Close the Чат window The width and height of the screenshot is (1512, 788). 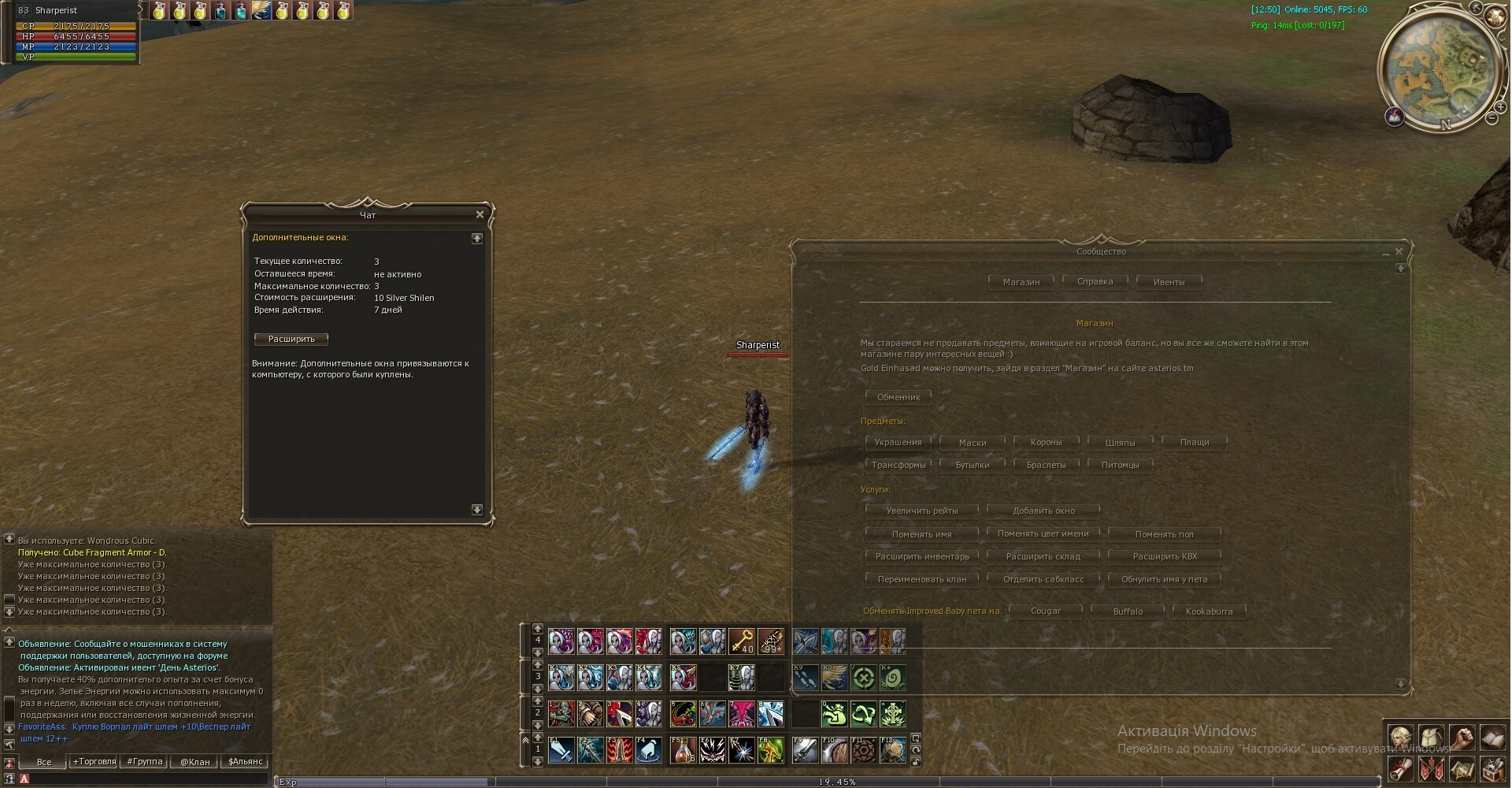(480, 214)
